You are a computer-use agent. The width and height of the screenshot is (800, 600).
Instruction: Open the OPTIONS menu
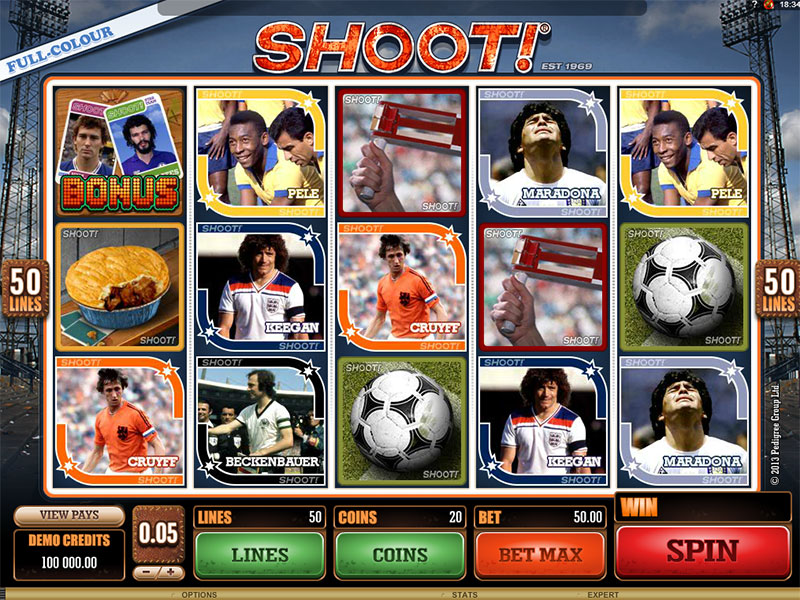(x=199, y=594)
